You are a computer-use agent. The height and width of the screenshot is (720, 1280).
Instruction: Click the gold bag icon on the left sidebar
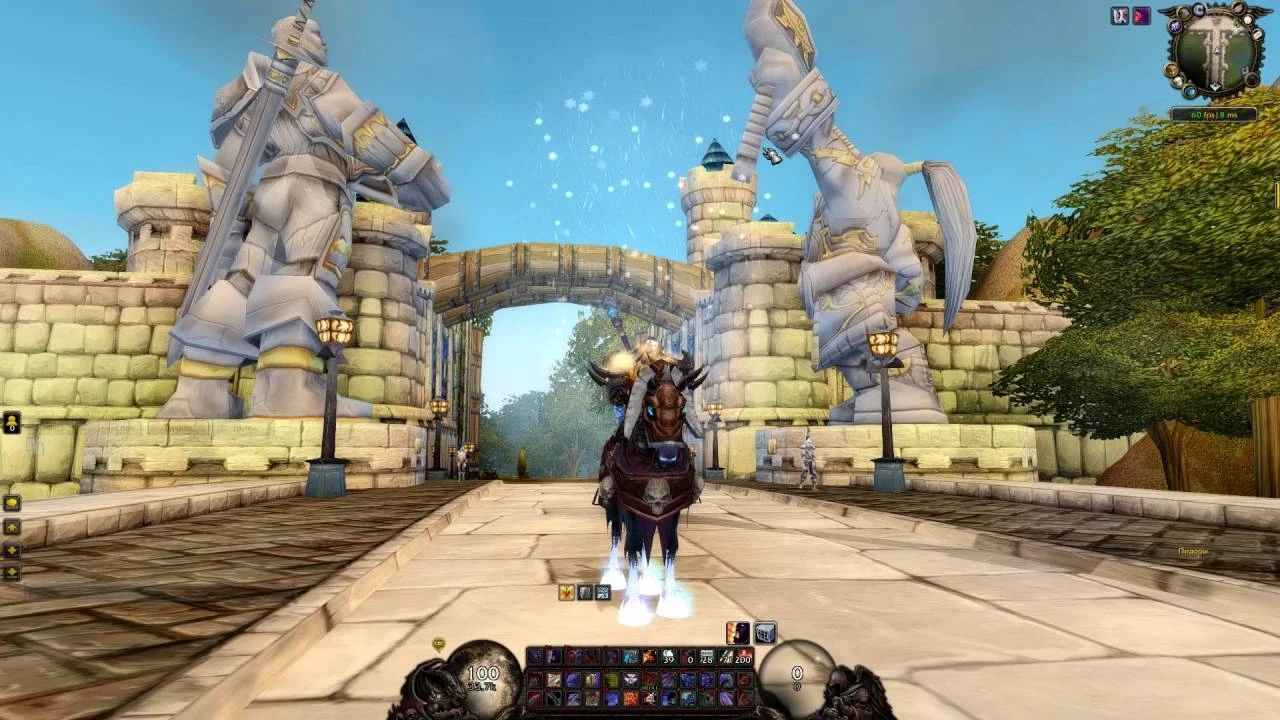tap(11, 503)
